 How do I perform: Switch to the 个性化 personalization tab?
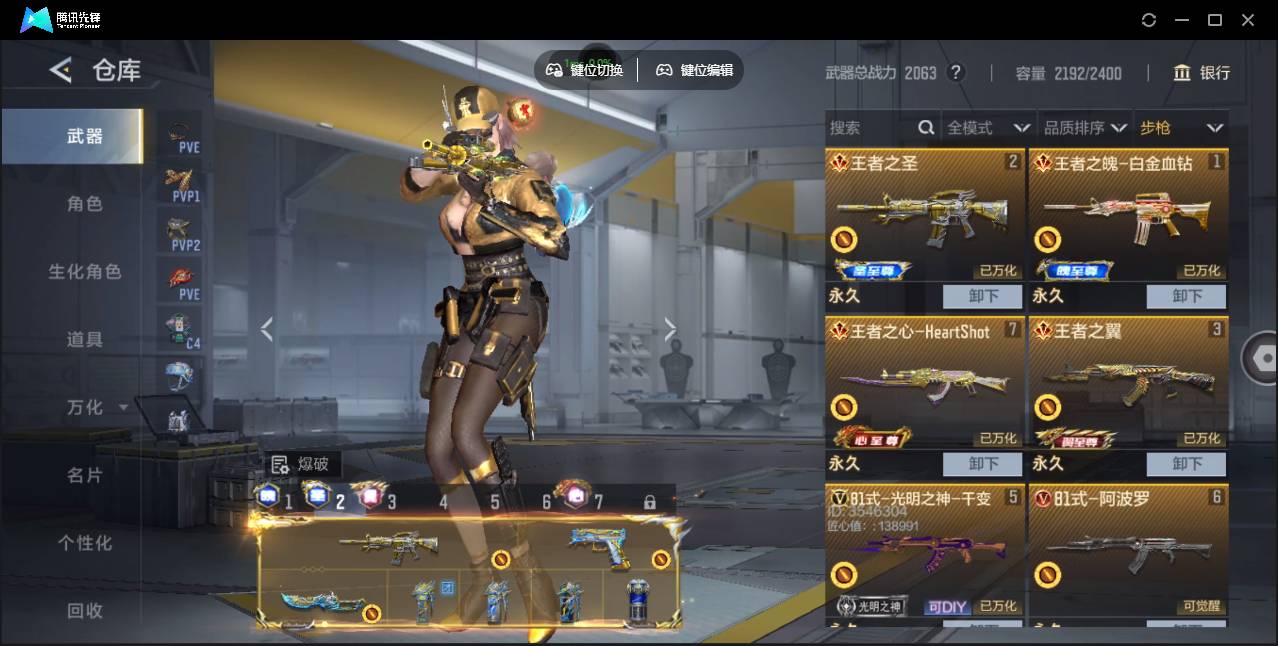tap(85, 543)
